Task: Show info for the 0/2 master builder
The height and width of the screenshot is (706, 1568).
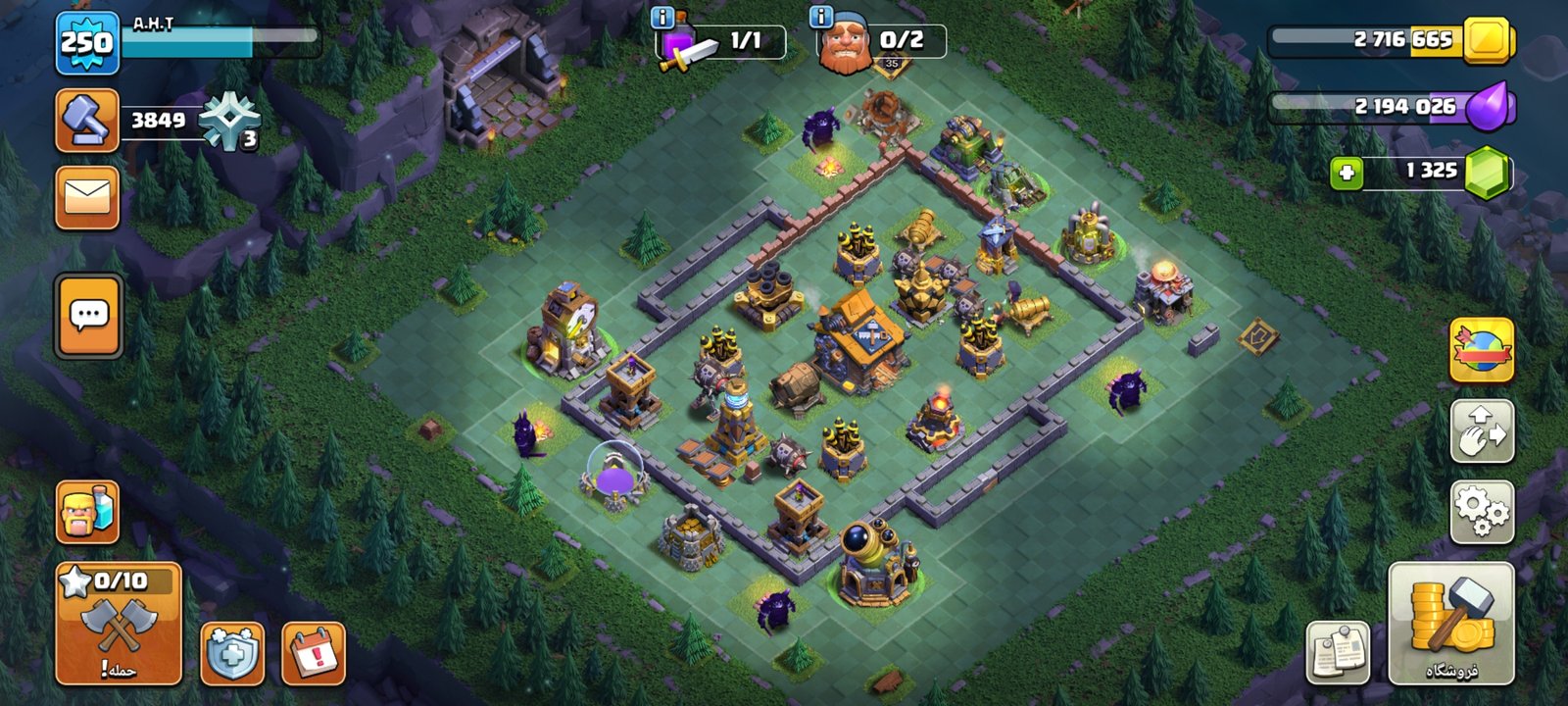Action: (821, 17)
